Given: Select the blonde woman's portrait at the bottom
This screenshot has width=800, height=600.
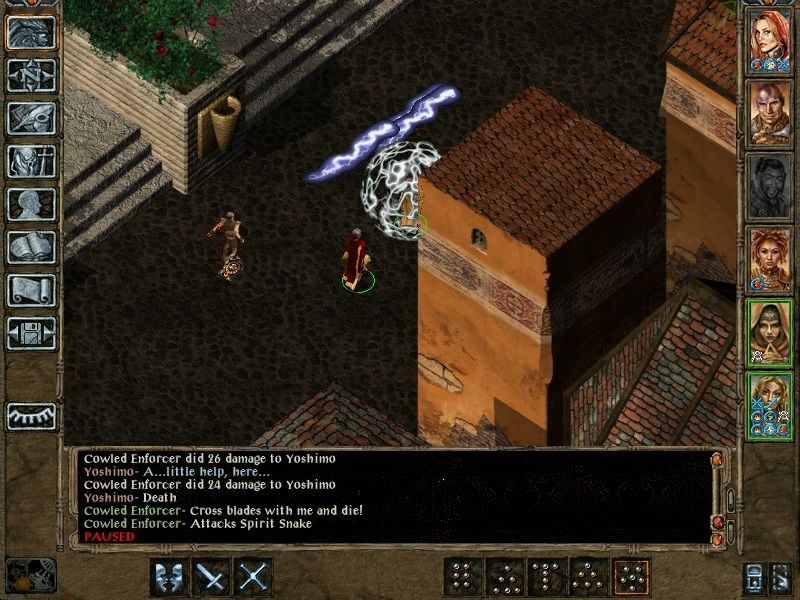Looking at the screenshot, I should pos(771,403).
